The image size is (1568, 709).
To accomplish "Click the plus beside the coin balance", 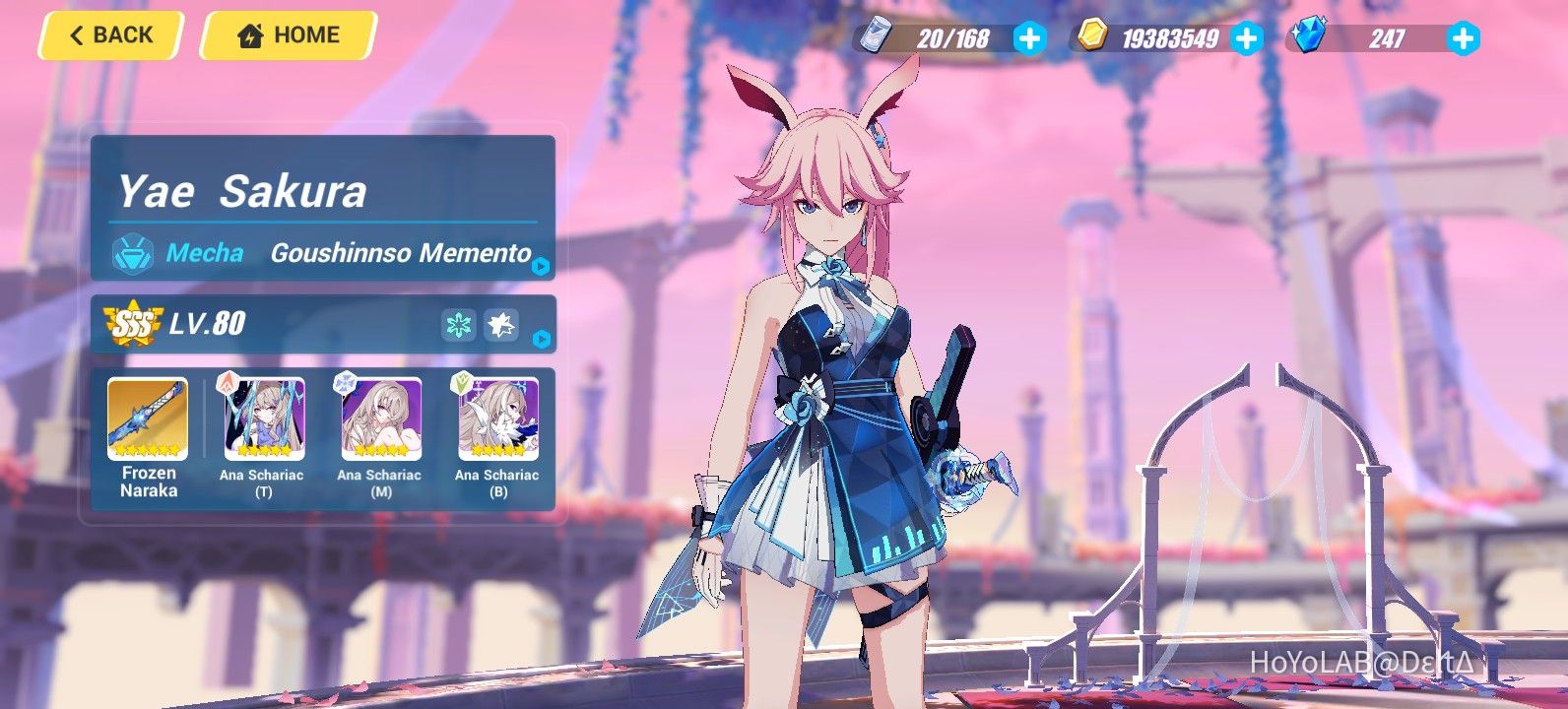I will (x=1249, y=39).
